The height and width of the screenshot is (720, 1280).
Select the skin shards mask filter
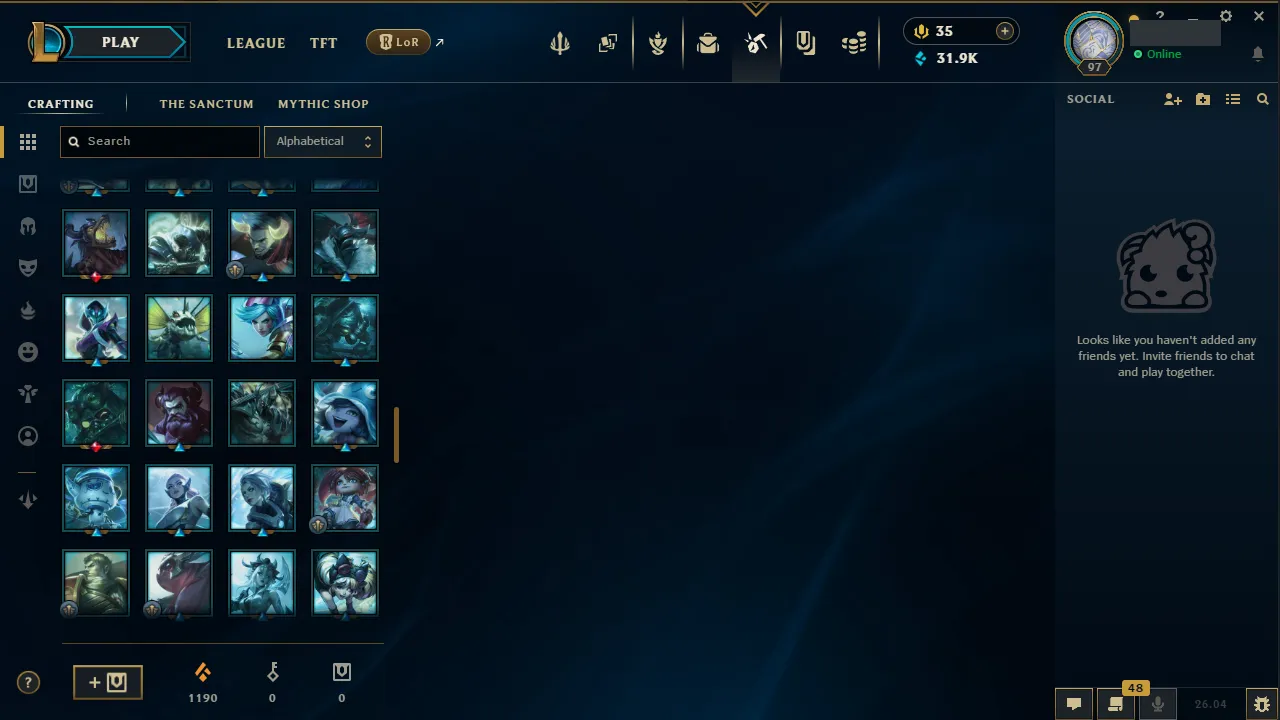pyautogui.click(x=28, y=267)
